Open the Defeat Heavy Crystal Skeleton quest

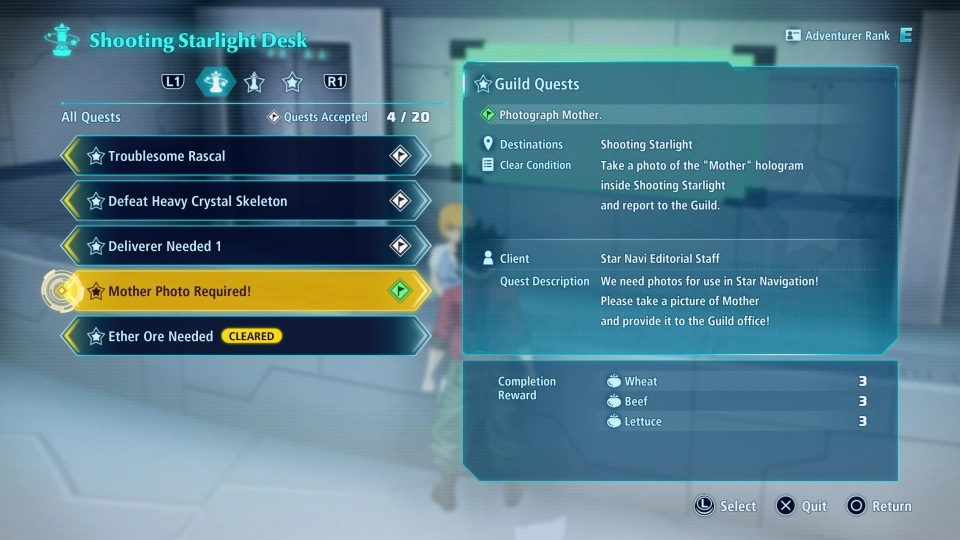pos(245,201)
